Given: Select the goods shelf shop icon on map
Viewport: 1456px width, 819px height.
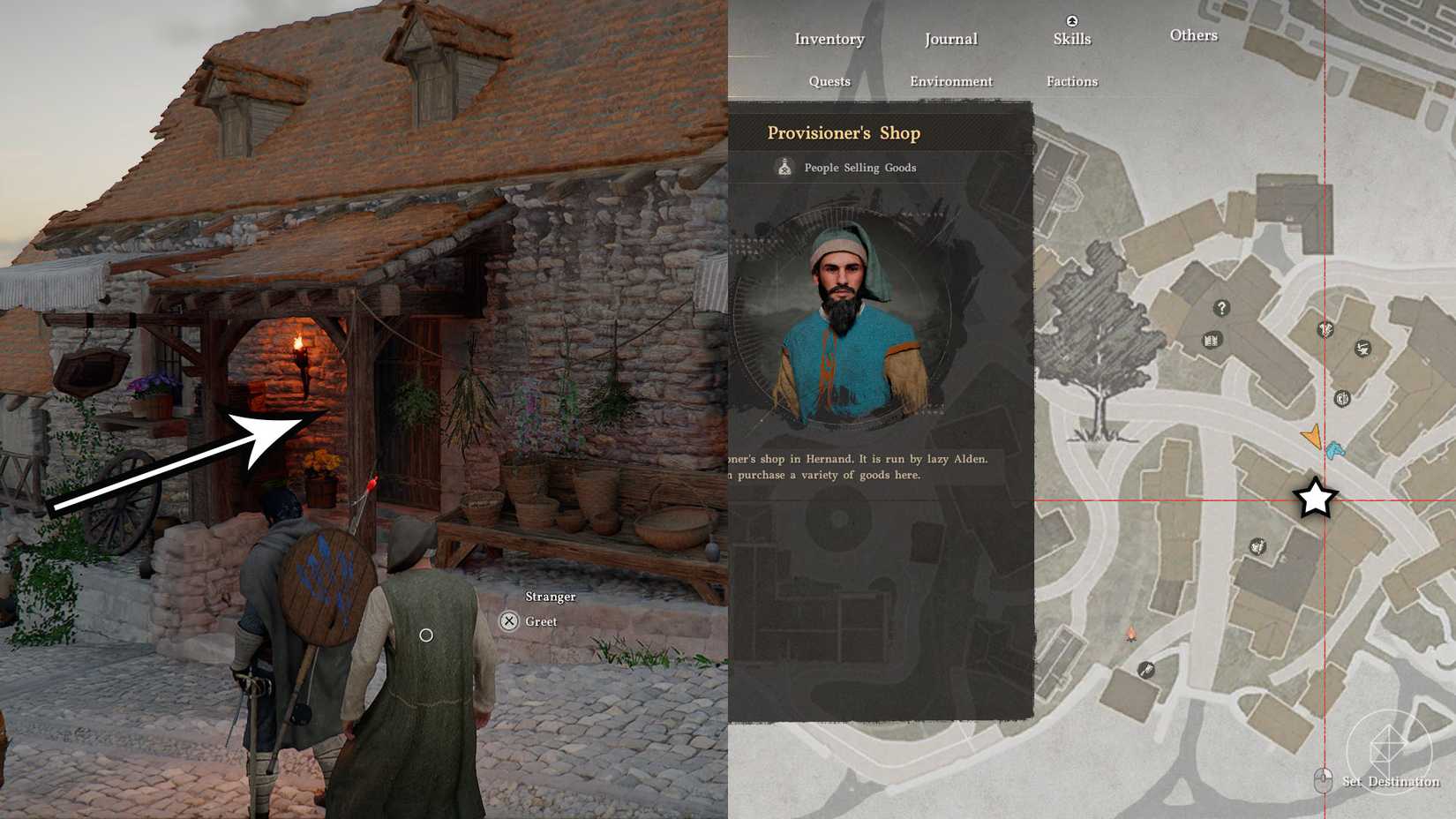Looking at the screenshot, I should coord(1213,339).
